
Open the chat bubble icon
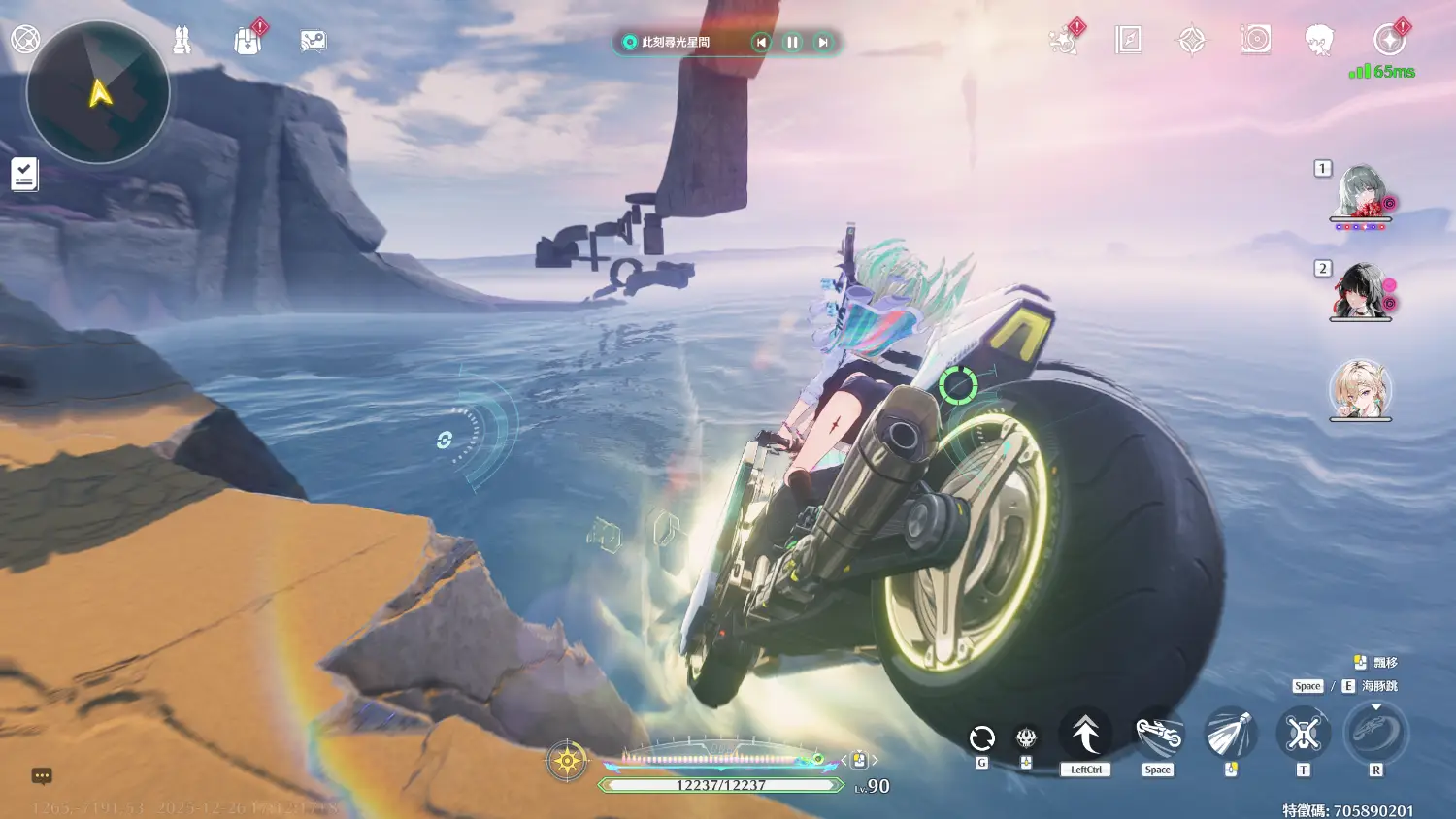click(42, 775)
